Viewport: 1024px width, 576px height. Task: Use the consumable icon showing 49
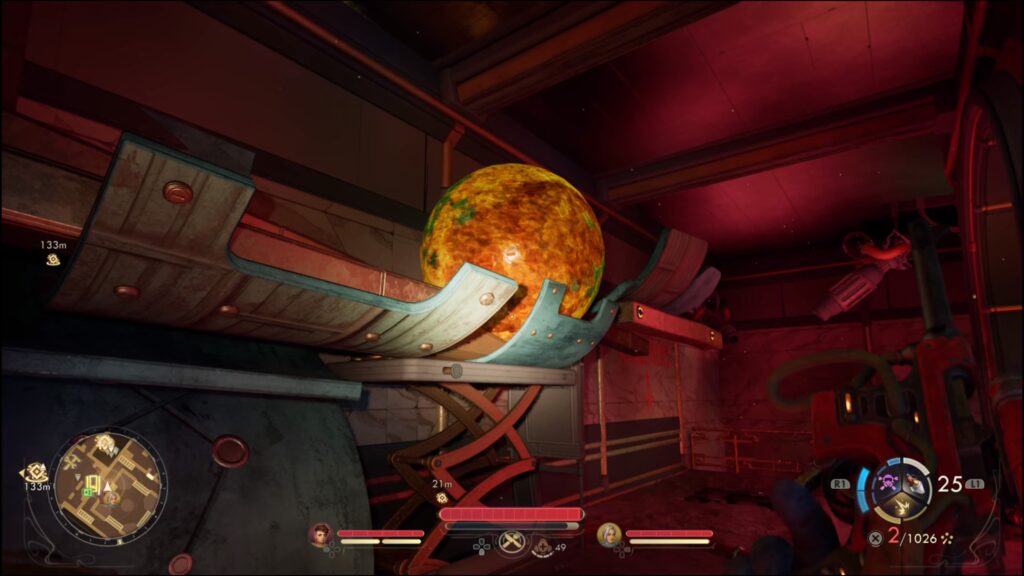click(x=542, y=546)
